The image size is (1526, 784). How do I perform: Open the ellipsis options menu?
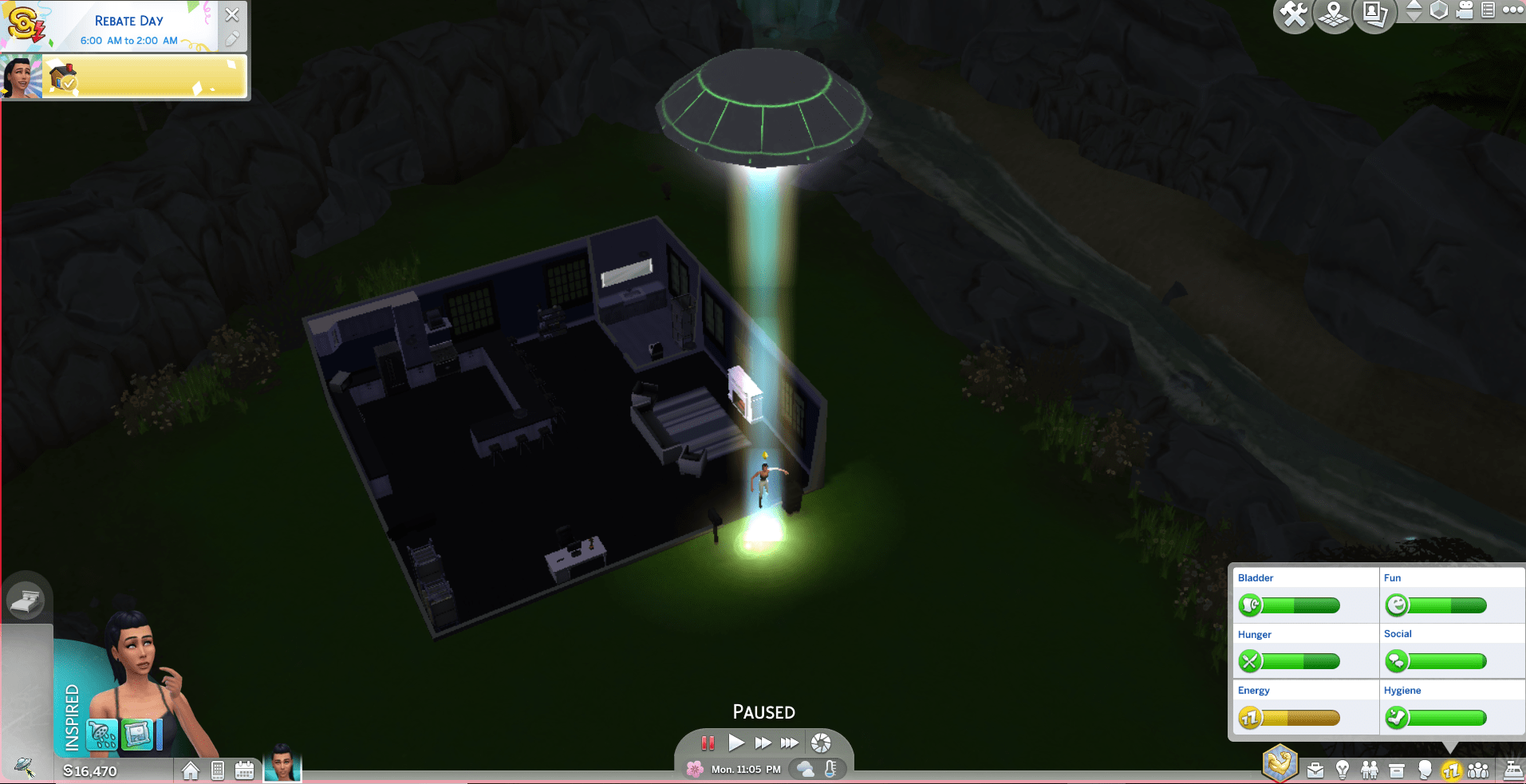(x=1512, y=10)
